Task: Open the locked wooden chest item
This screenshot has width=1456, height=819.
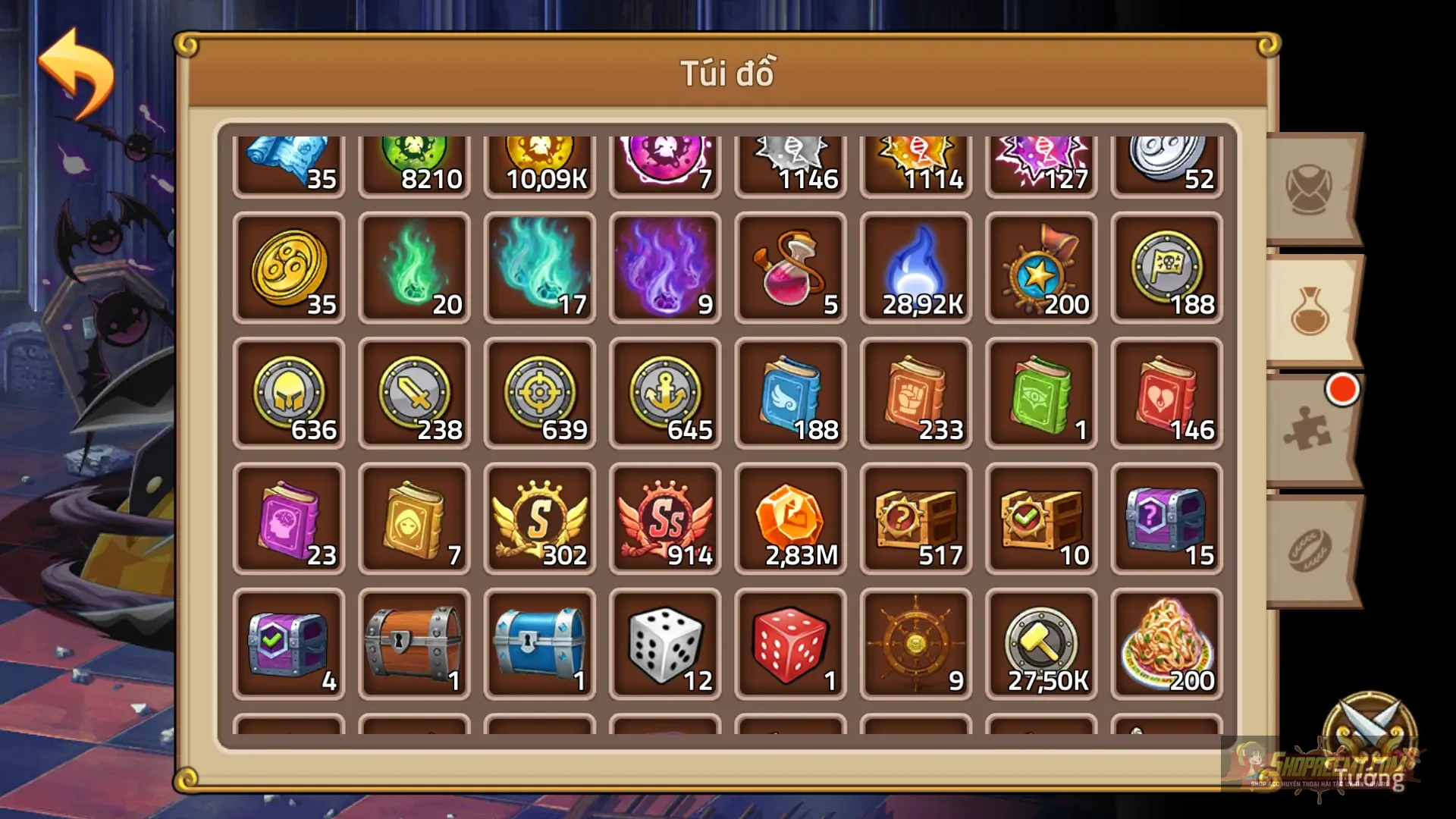Action: [x=414, y=643]
